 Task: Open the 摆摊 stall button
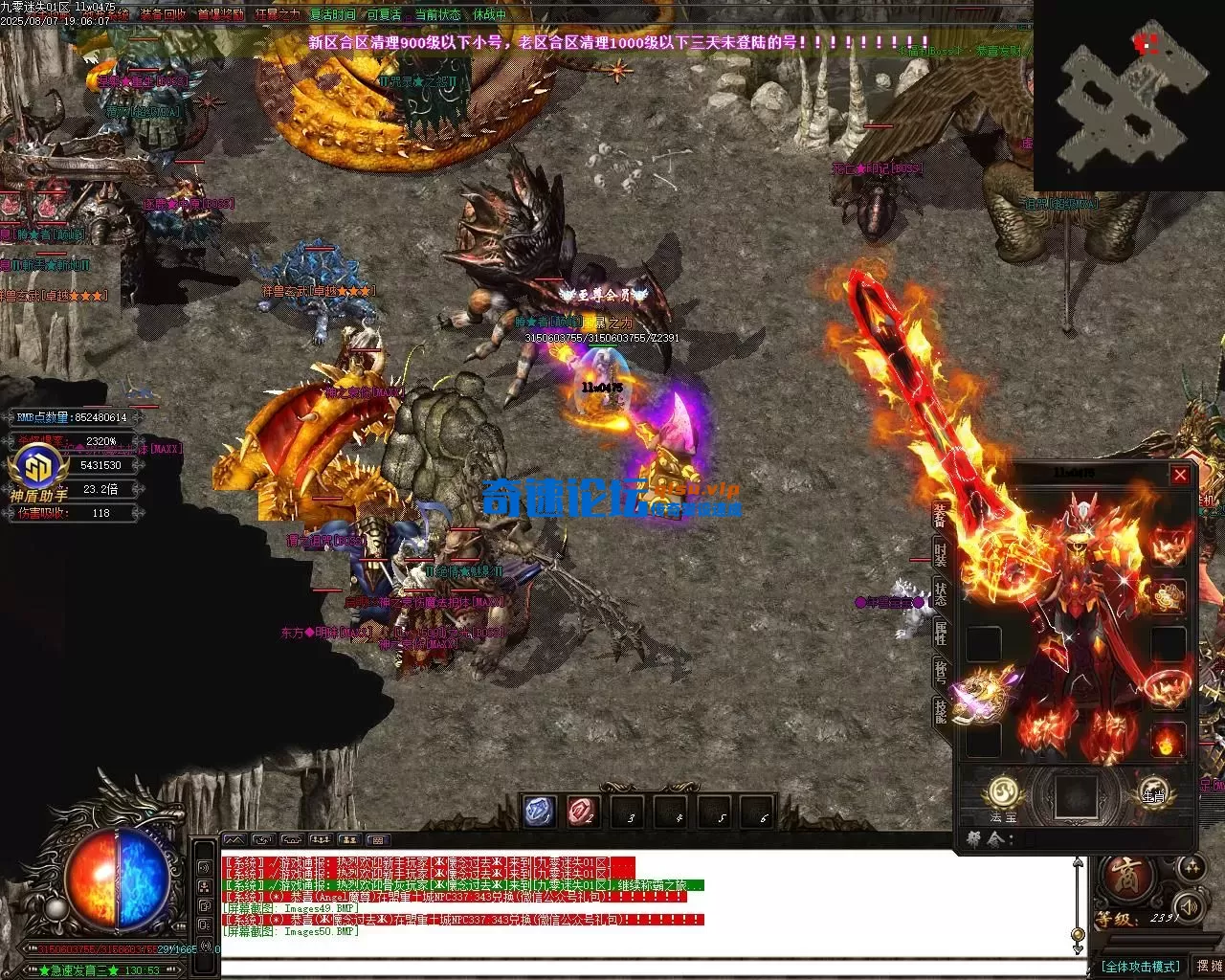[x=1209, y=967]
